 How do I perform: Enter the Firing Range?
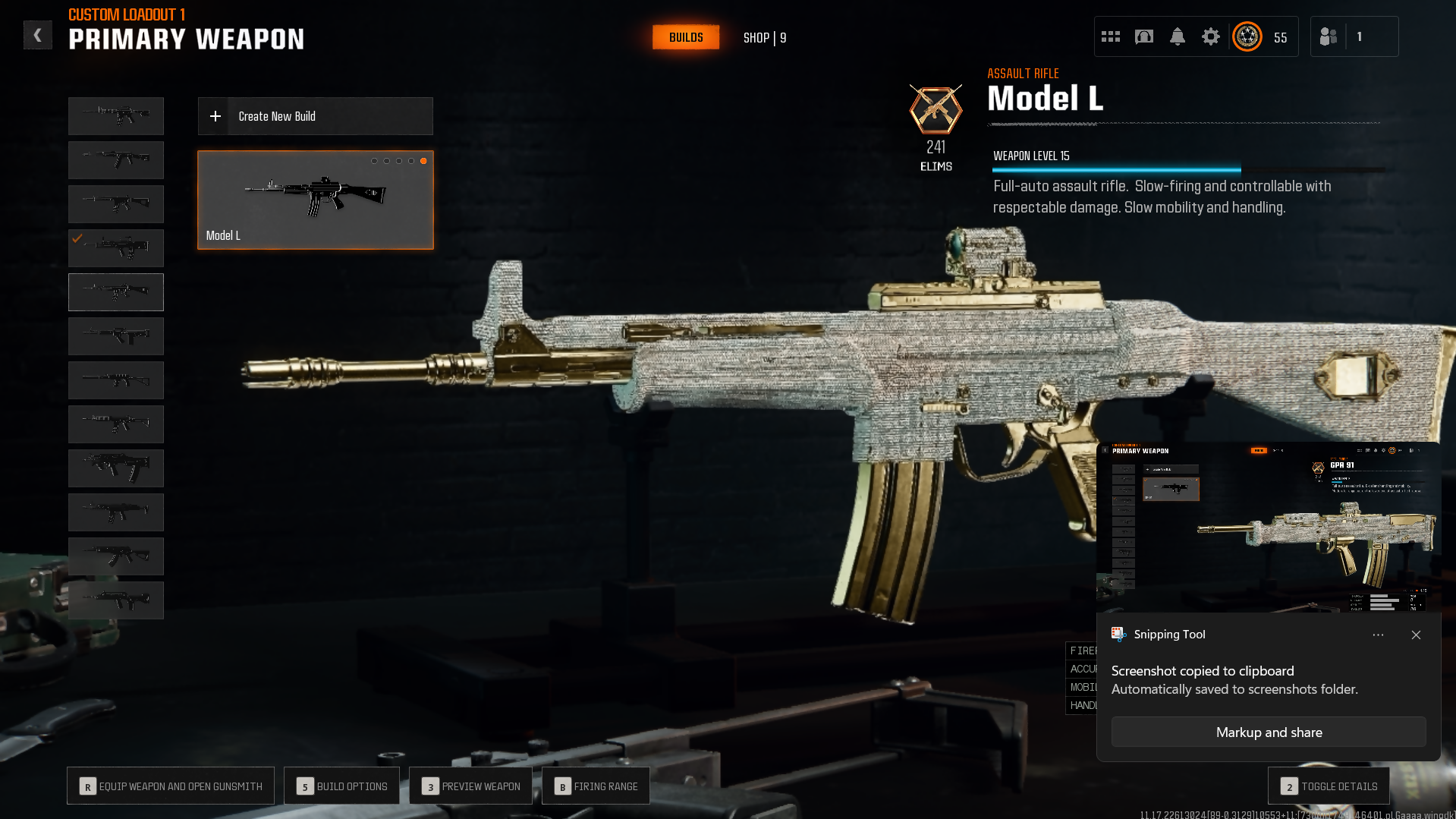pos(596,786)
